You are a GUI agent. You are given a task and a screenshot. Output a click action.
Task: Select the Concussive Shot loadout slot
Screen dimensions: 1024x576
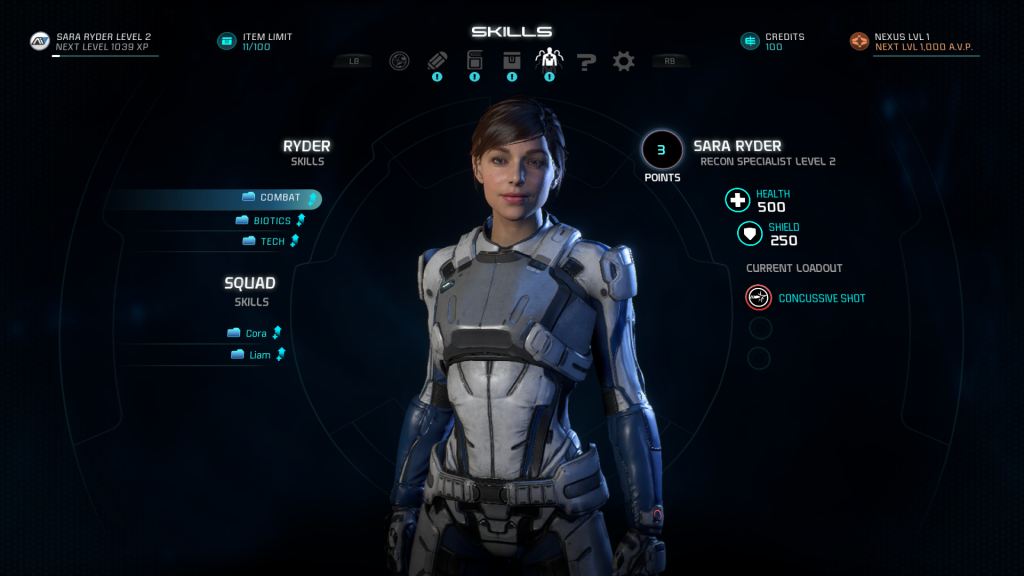758,298
